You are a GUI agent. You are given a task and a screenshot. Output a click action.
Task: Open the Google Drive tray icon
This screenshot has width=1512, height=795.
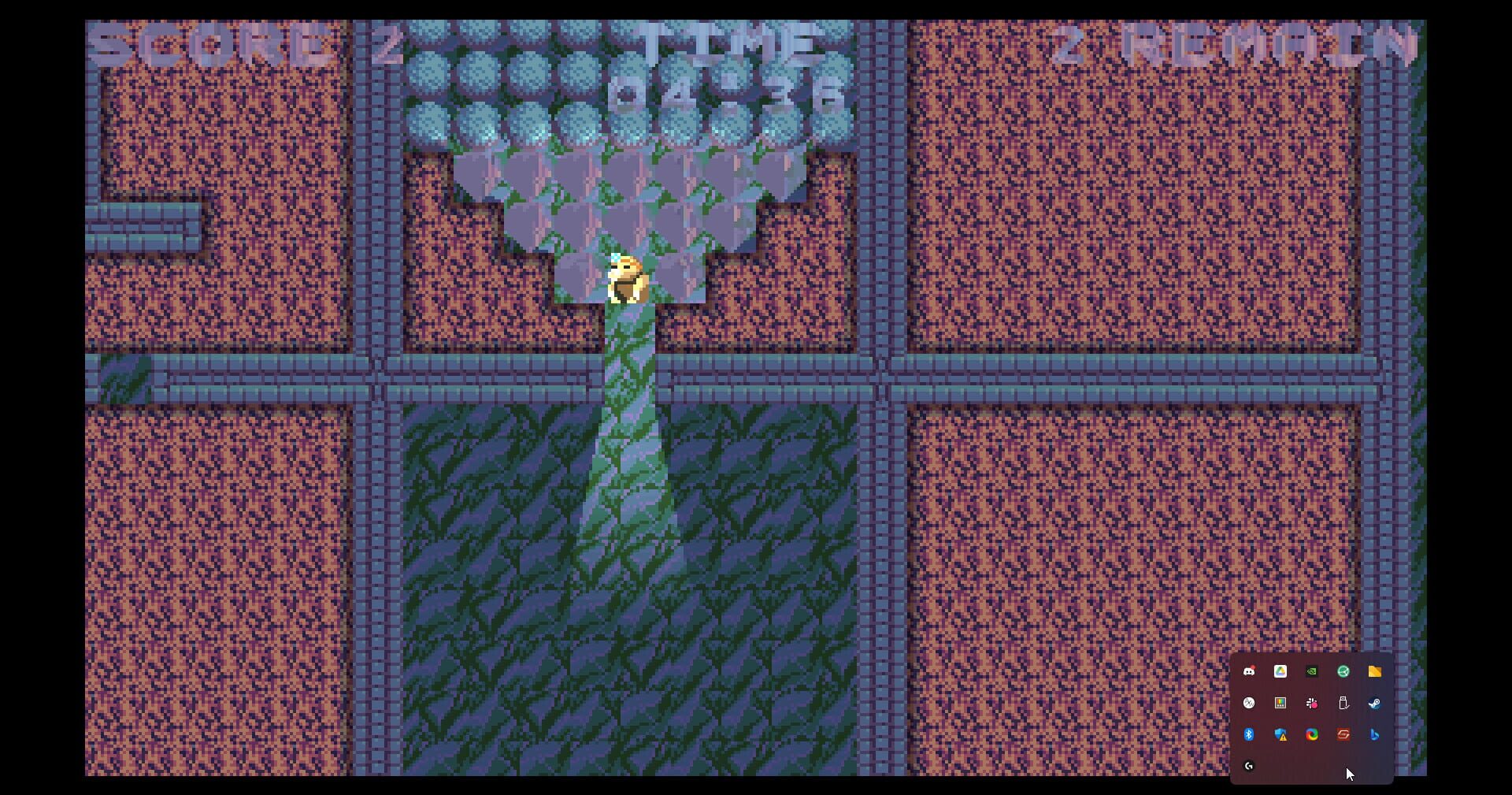click(1280, 671)
